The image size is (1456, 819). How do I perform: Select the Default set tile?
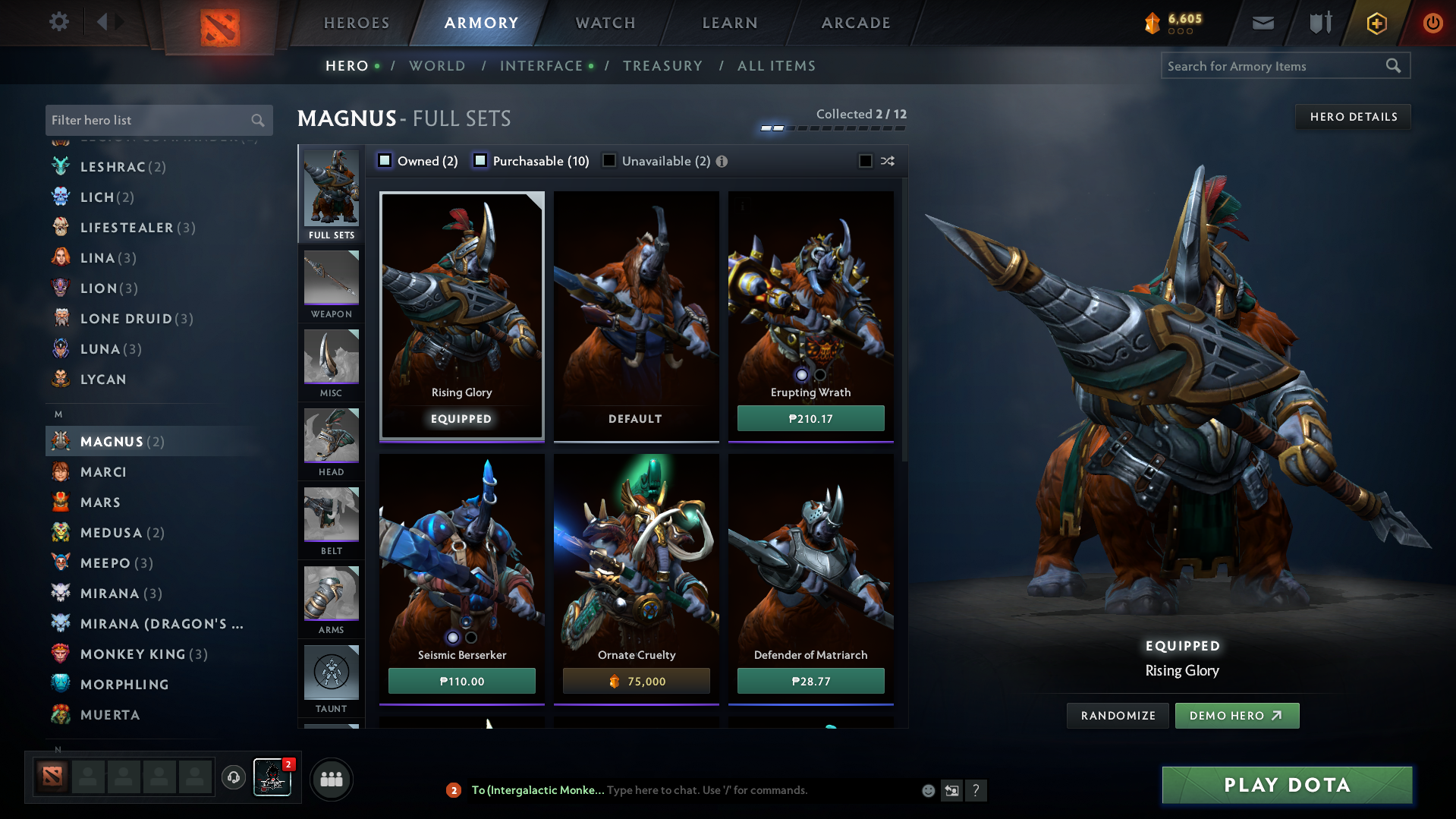636,315
